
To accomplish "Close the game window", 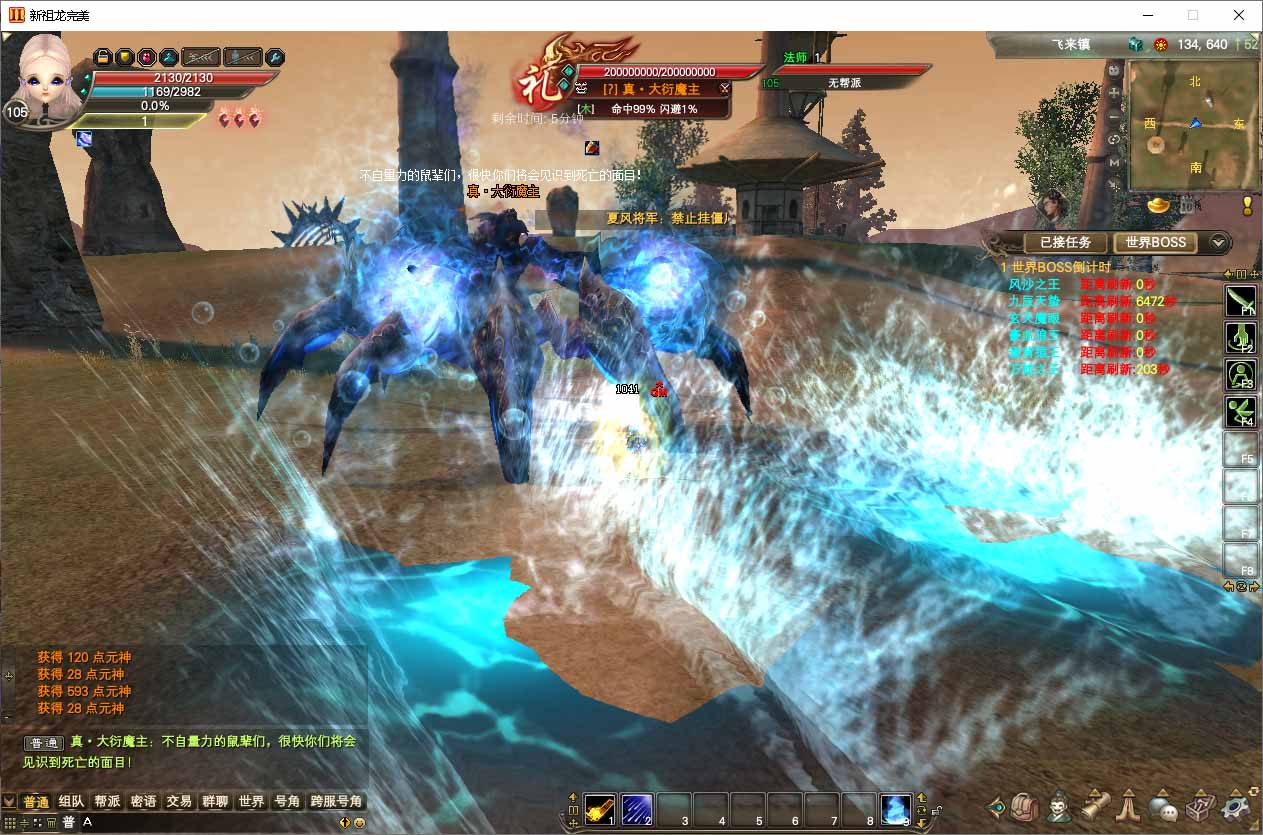I will pyautogui.click(x=1239, y=15).
